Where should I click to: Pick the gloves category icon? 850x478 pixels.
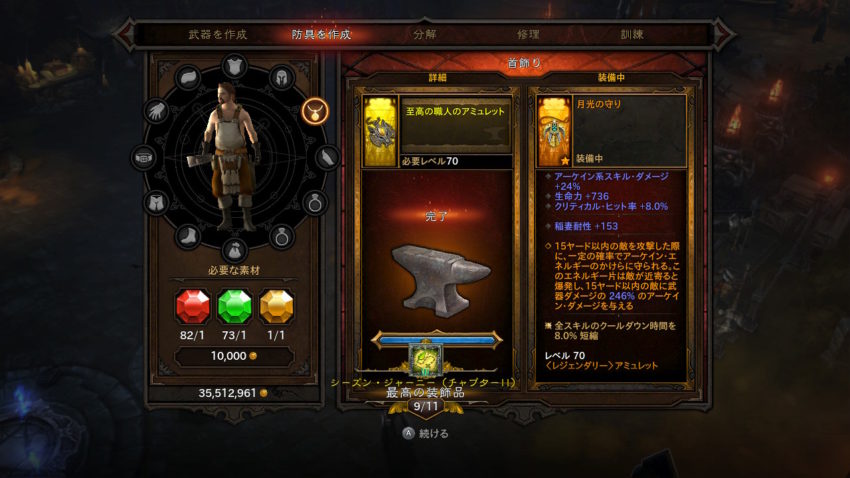(x=158, y=110)
